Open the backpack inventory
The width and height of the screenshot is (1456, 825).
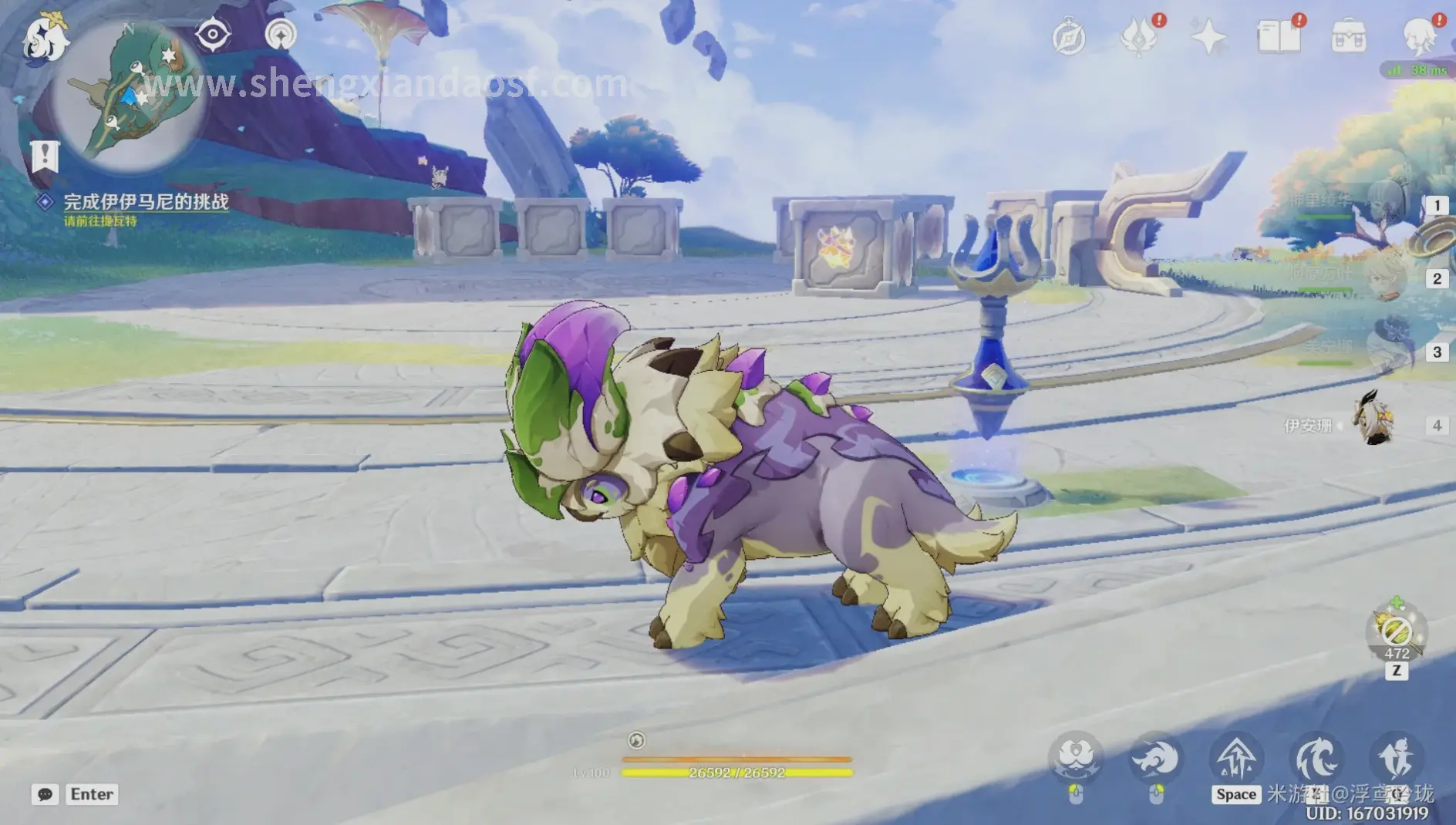pos(1349,37)
